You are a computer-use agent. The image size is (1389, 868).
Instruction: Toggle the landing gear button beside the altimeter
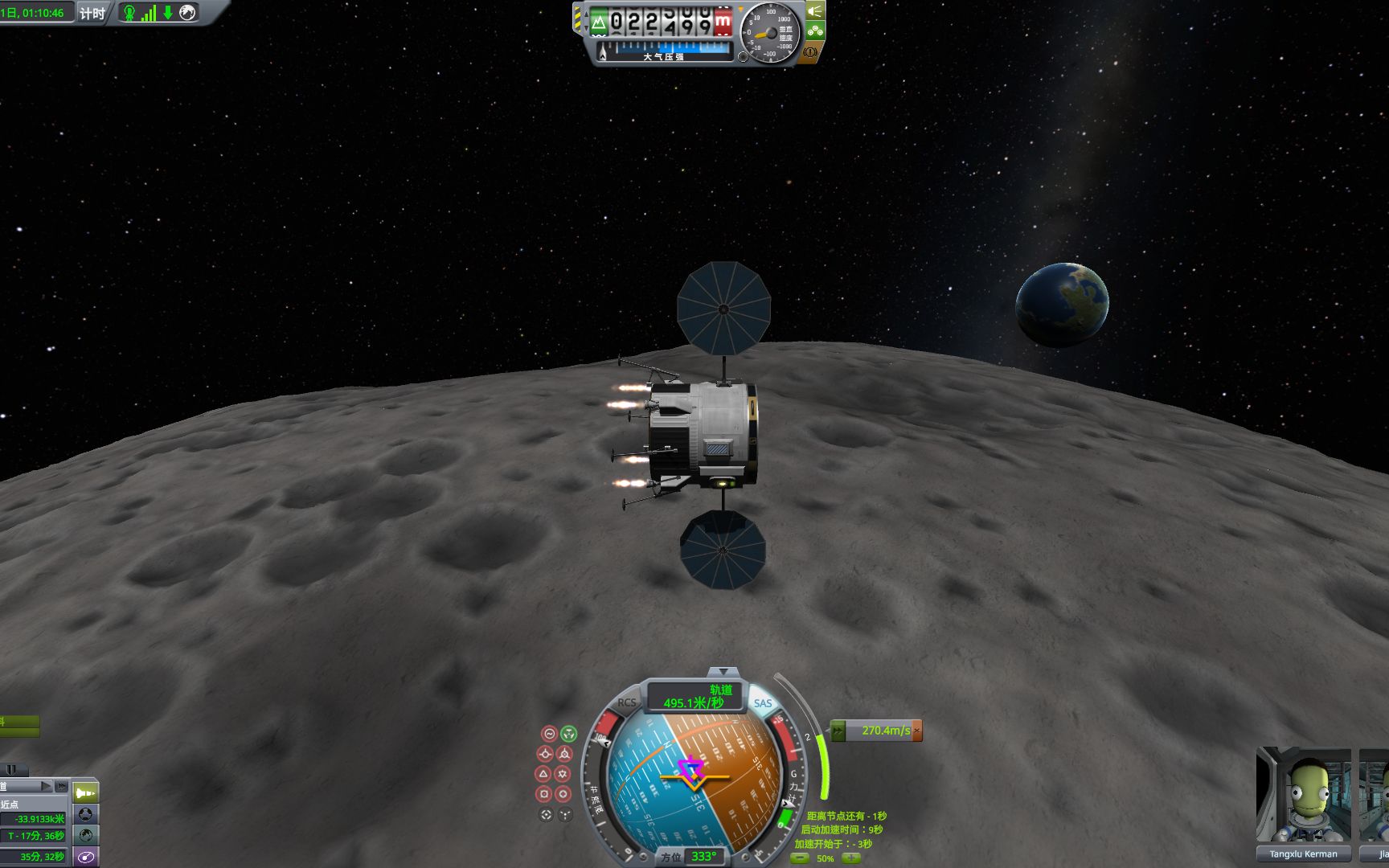tap(815, 31)
